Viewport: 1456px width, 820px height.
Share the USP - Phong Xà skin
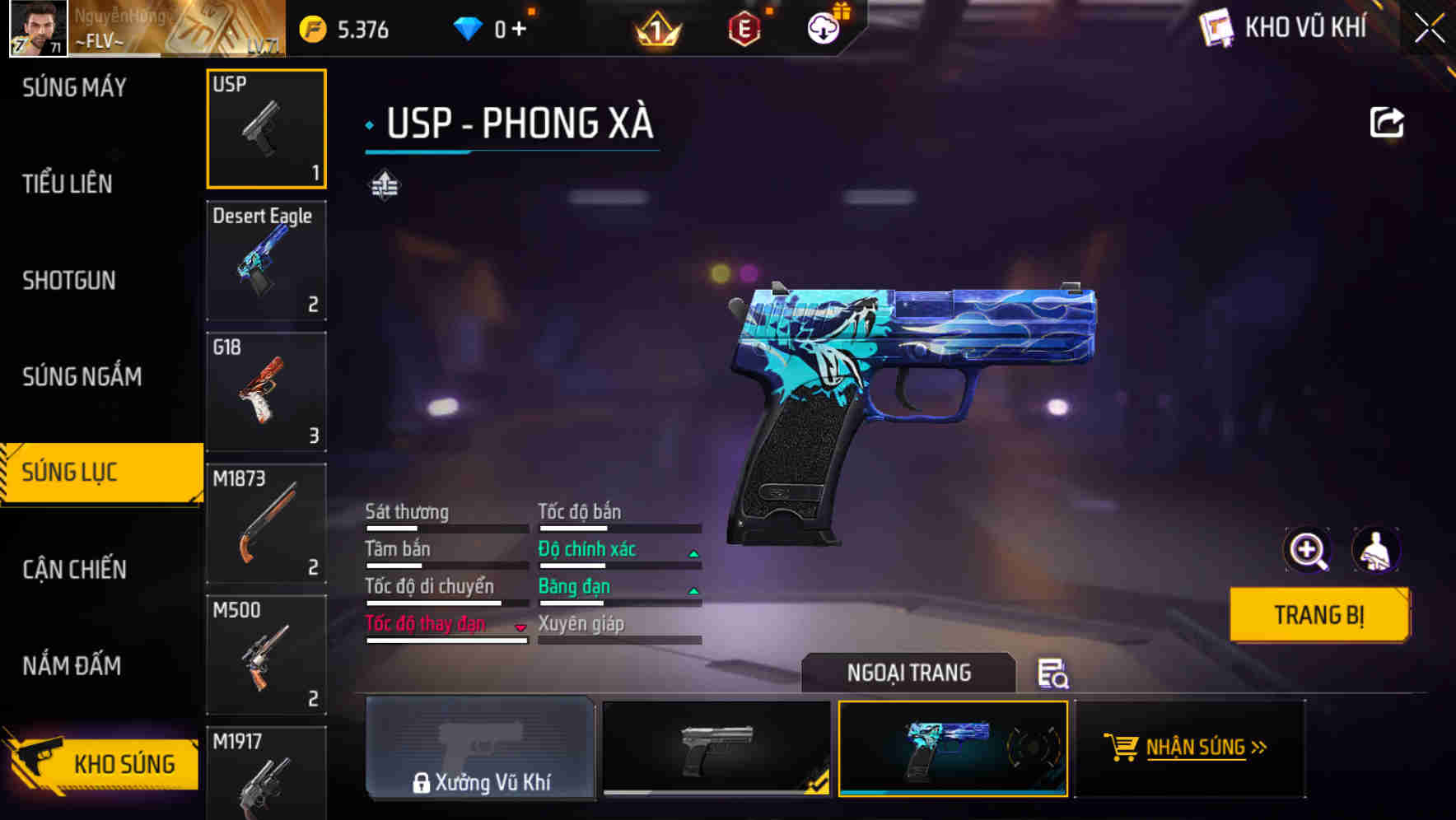point(1388,122)
